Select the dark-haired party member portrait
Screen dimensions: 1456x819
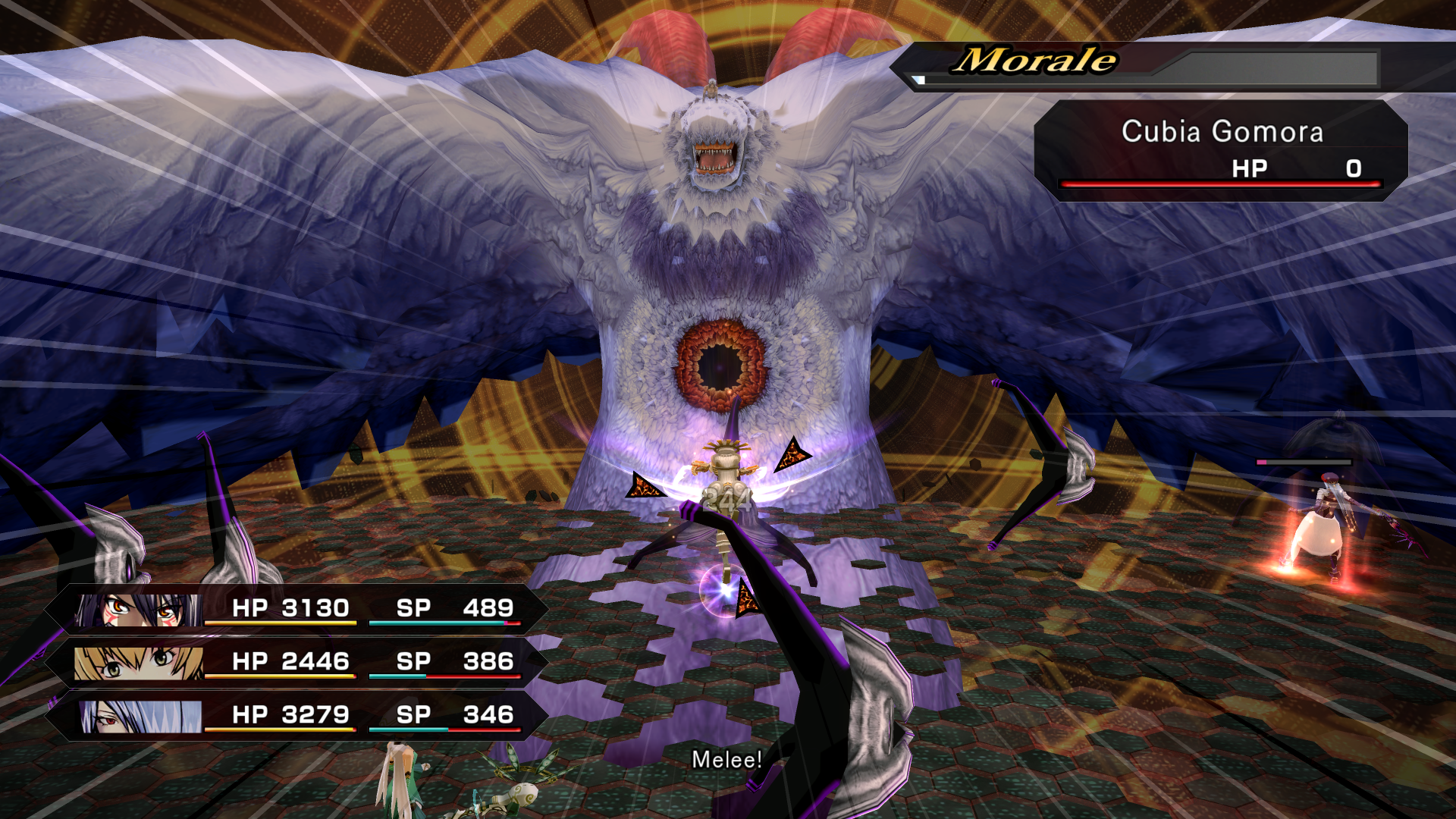click(x=139, y=610)
